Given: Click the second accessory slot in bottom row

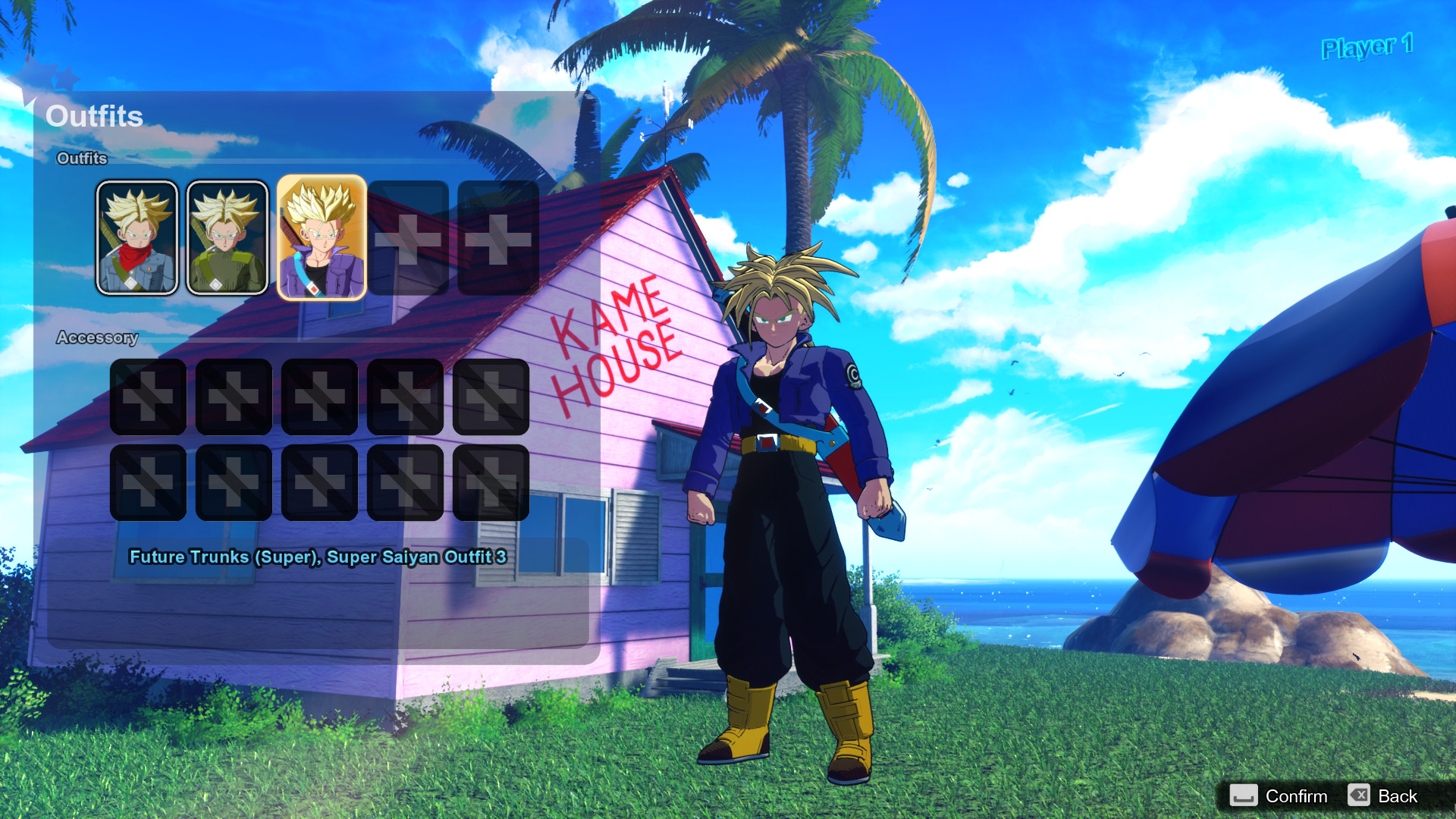Looking at the screenshot, I should [x=234, y=482].
